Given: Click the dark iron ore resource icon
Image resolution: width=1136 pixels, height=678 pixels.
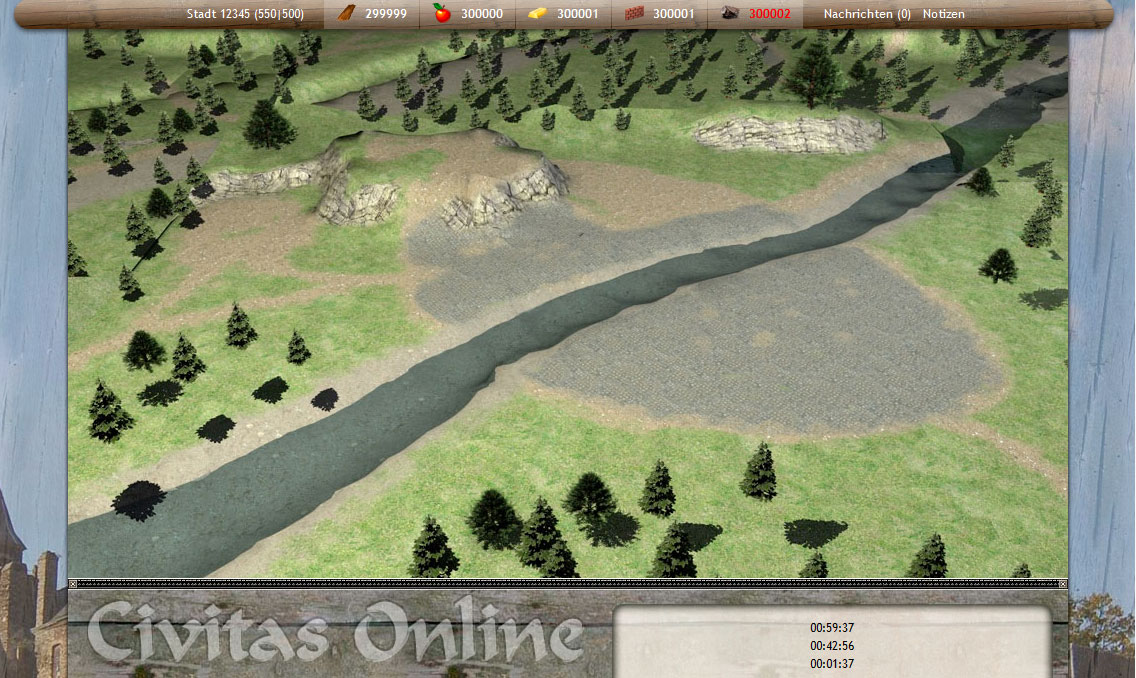Looking at the screenshot, I should pyautogui.click(x=730, y=14).
